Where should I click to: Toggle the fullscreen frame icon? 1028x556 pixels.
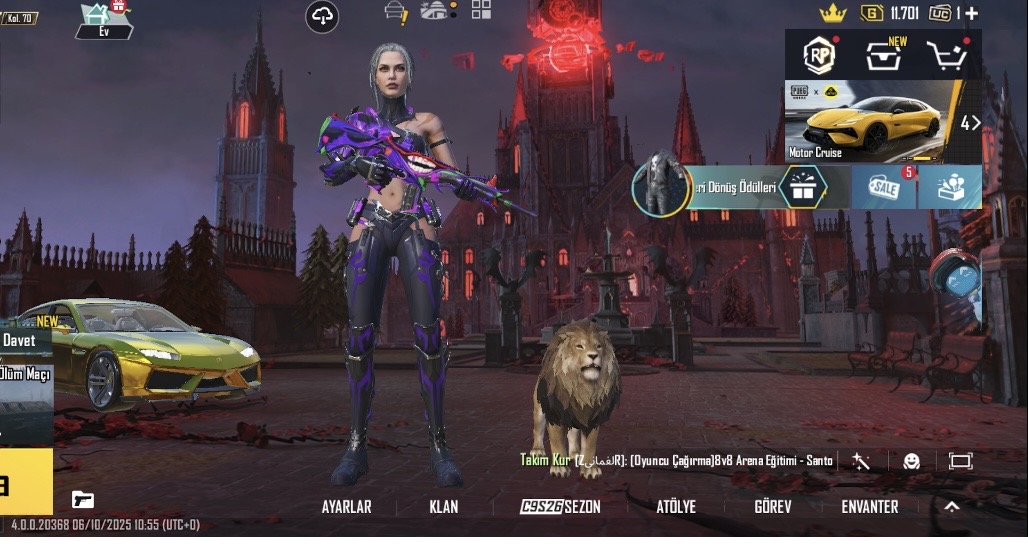click(x=960, y=461)
